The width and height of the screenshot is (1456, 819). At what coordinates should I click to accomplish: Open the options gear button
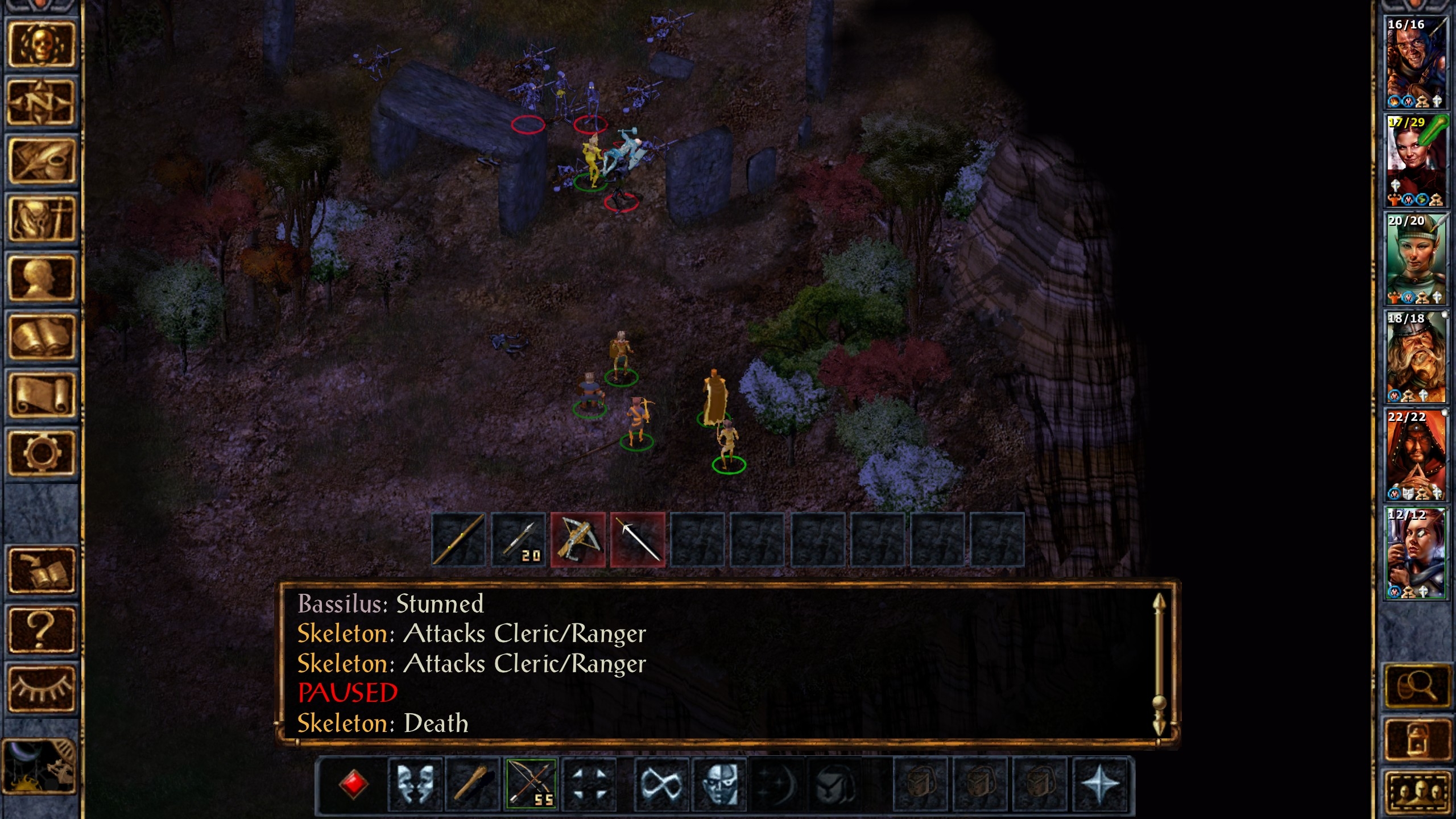[41, 453]
